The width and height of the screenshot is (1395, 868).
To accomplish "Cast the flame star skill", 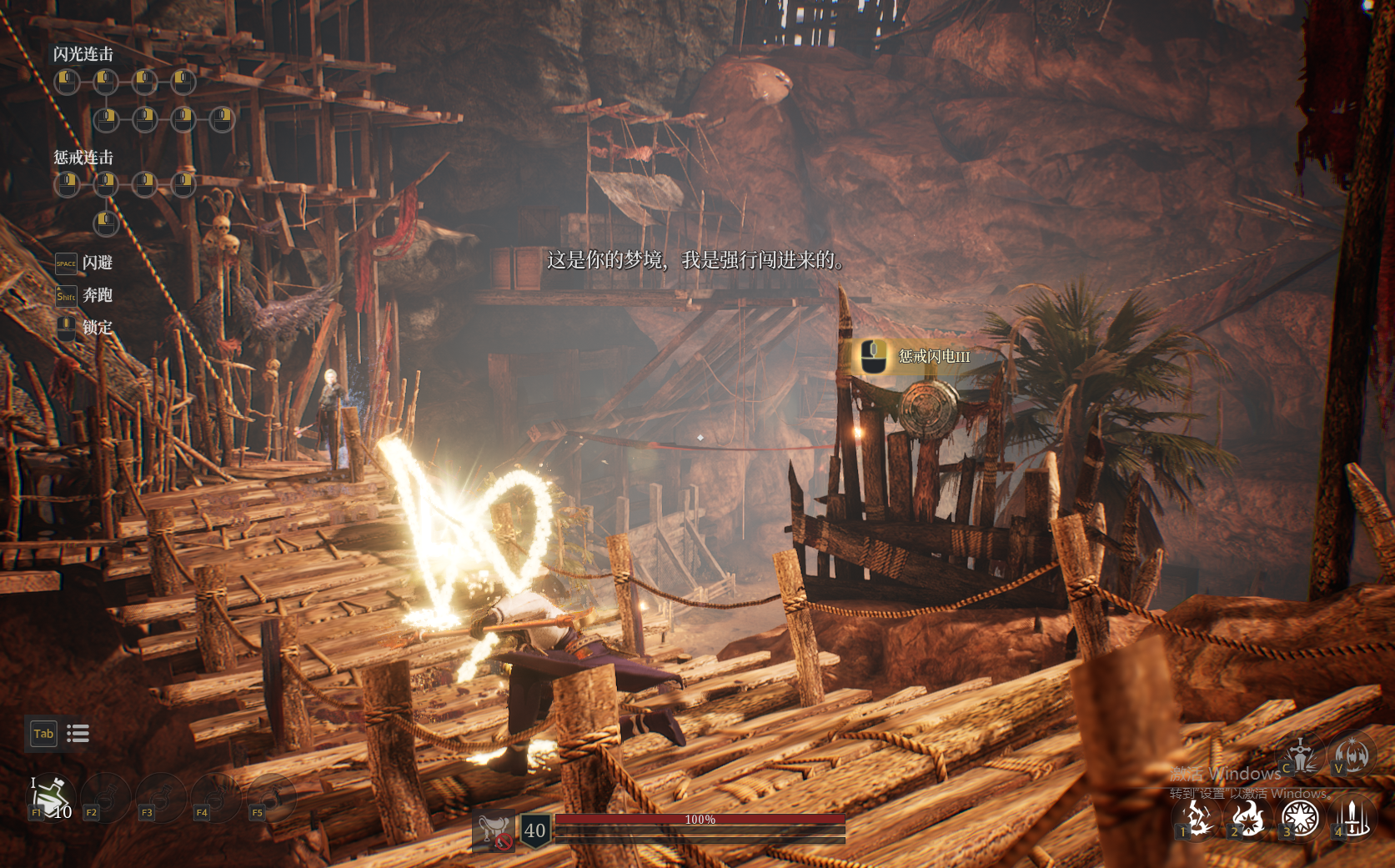I will click(x=1247, y=818).
